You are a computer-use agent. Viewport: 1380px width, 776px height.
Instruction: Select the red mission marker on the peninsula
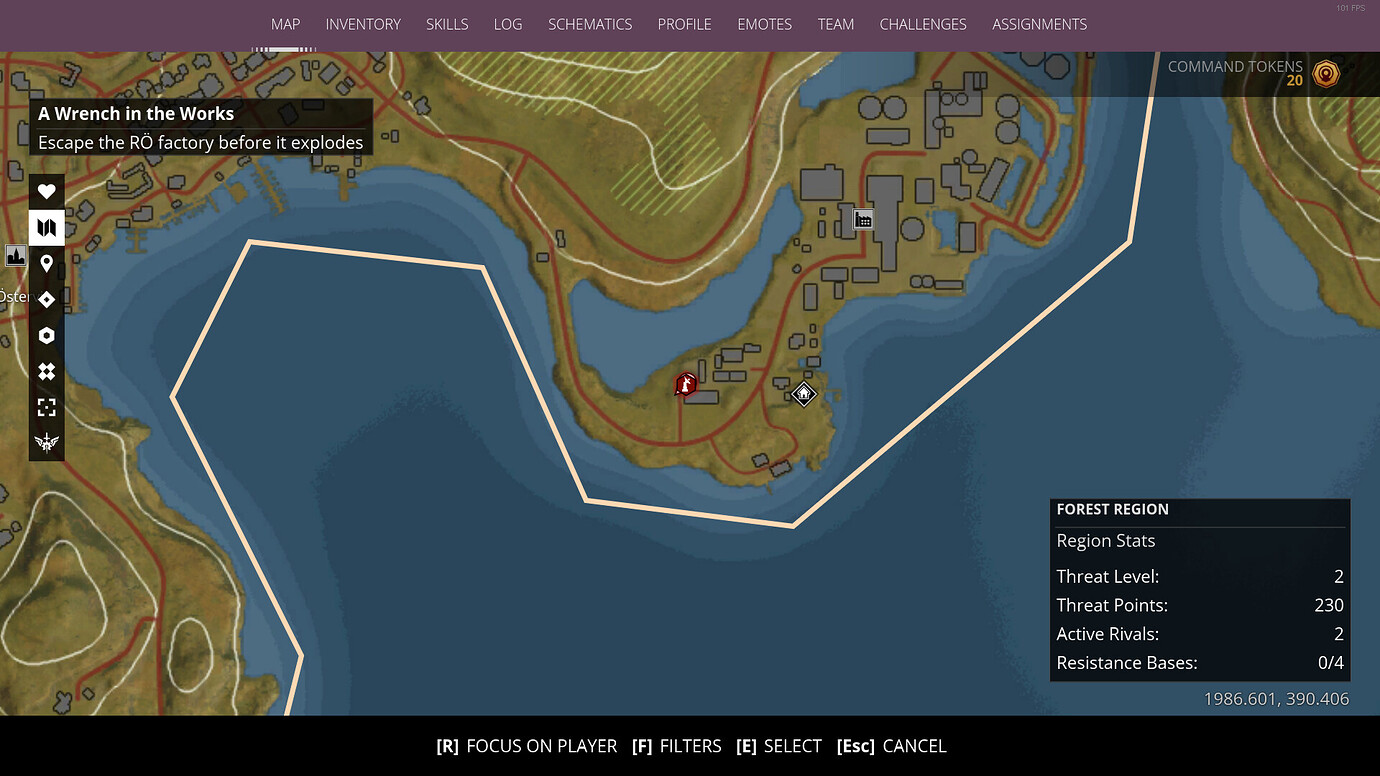click(685, 385)
